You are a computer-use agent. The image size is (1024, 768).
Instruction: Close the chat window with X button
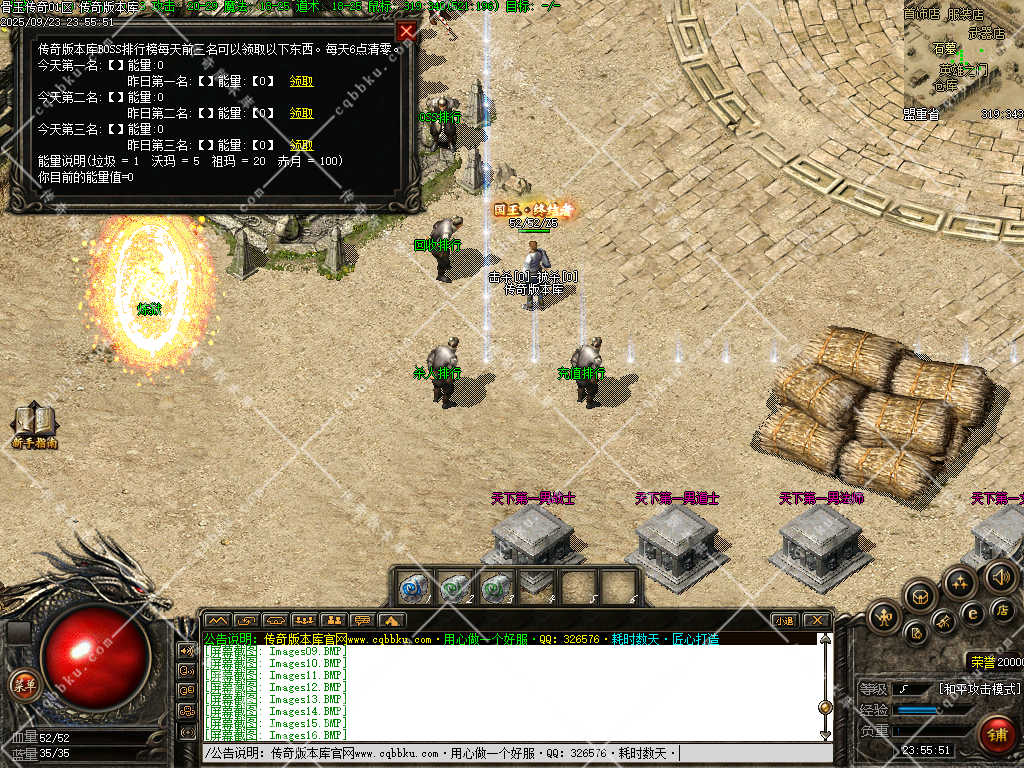[x=816, y=621]
